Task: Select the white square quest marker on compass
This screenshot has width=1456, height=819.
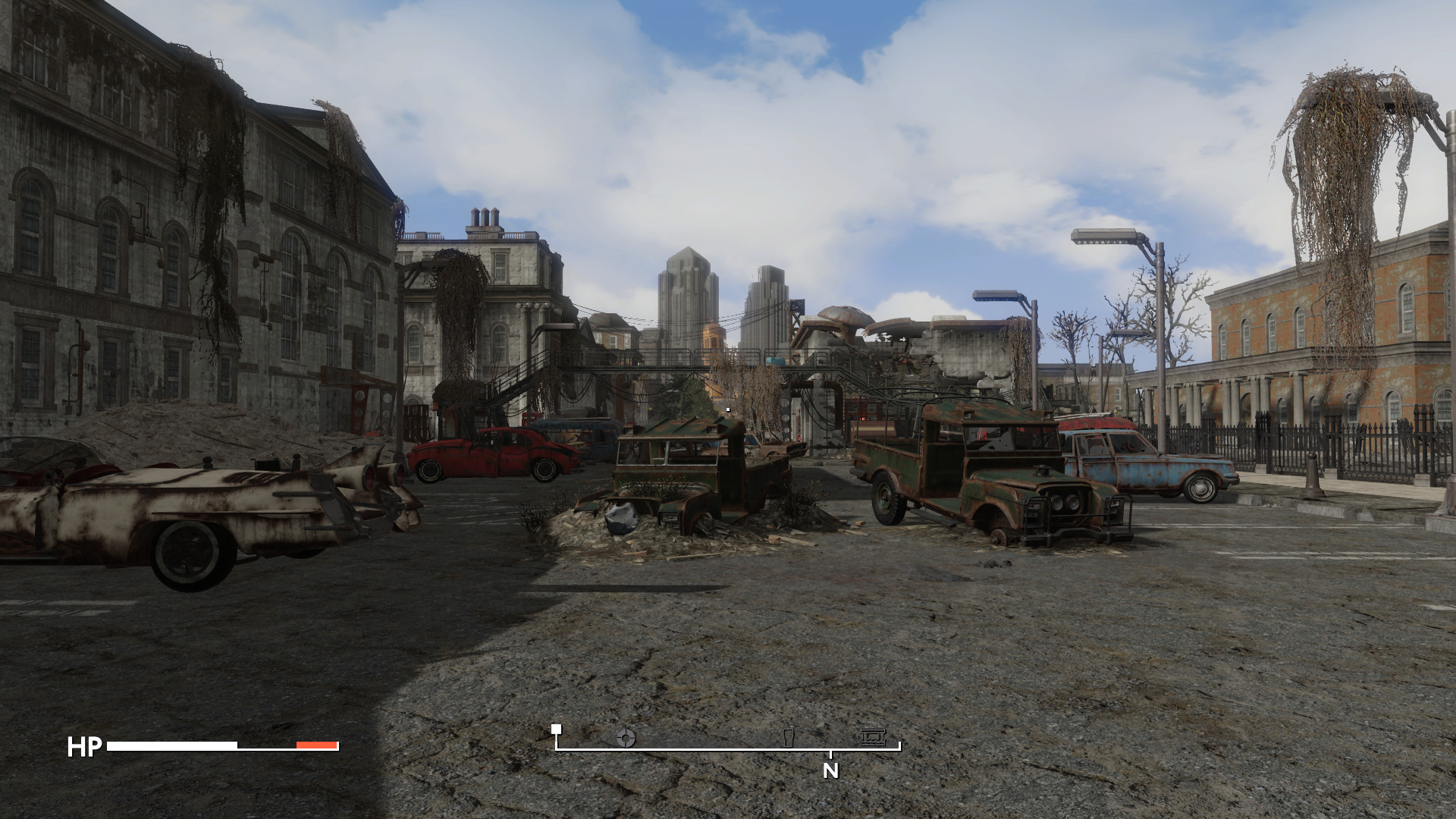Action: point(556,730)
